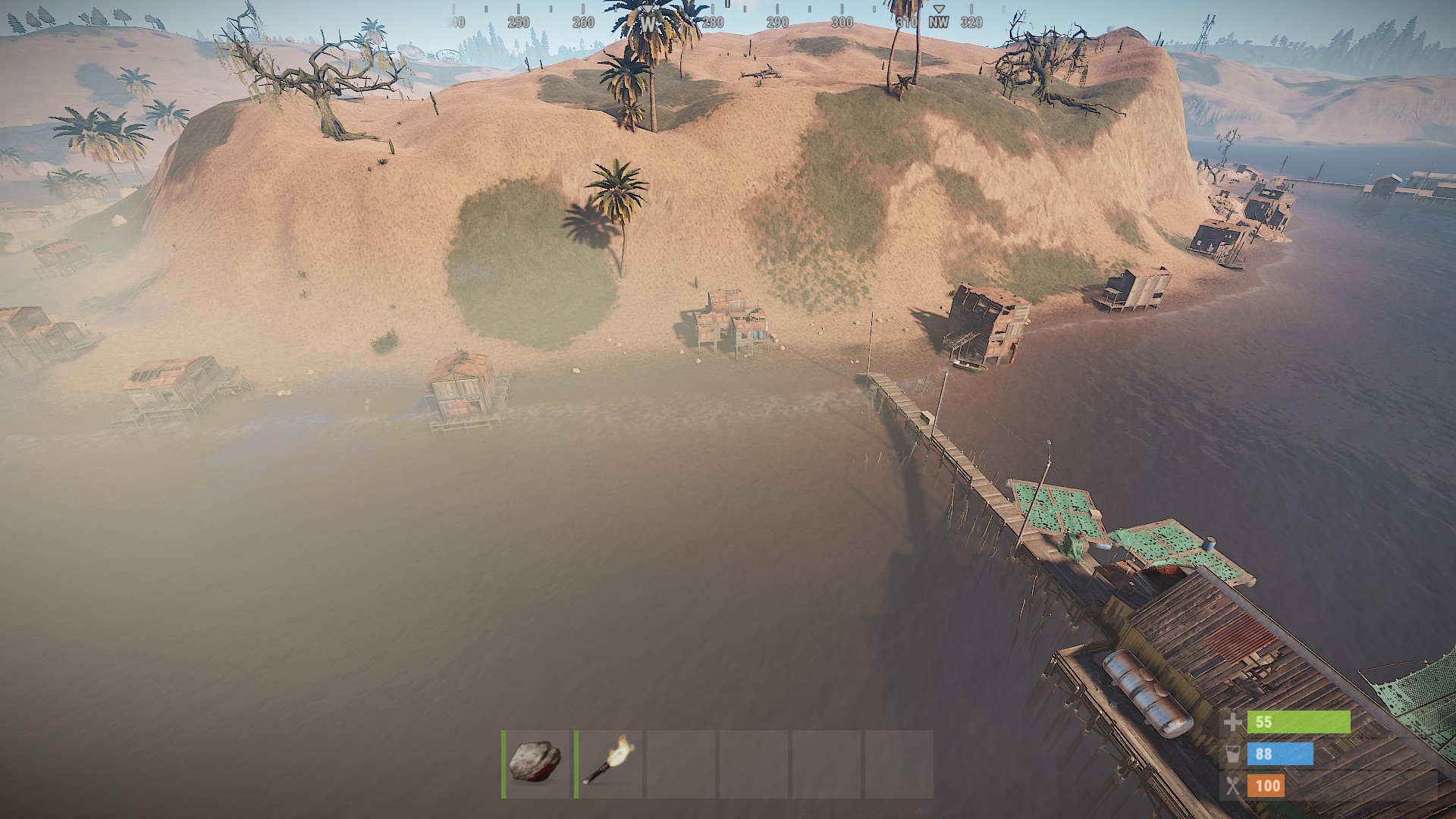The height and width of the screenshot is (819, 1456).
Task: Select the rock in the hotbar
Action: [536, 763]
